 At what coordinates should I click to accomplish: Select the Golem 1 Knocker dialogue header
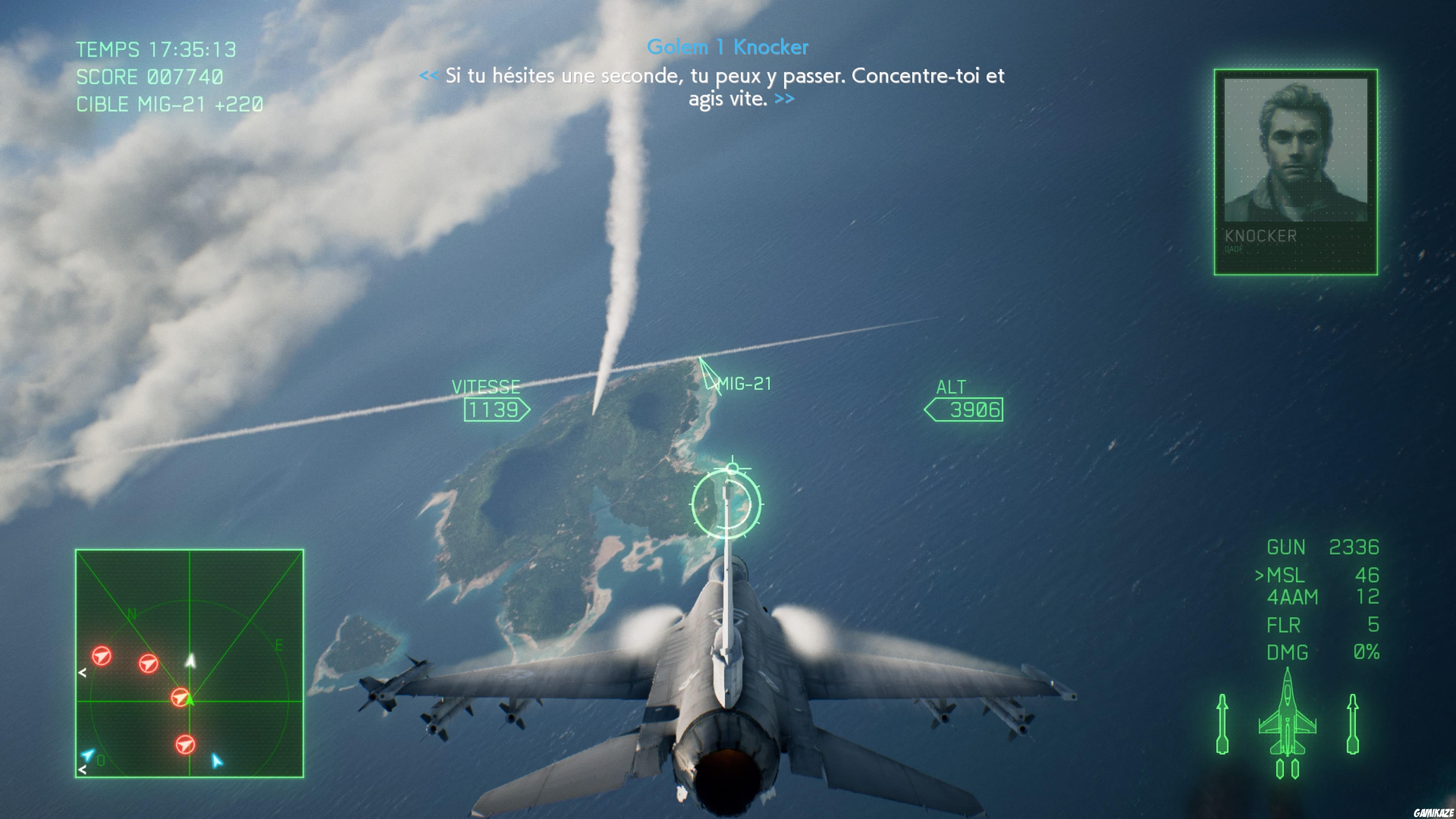click(x=728, y=47)
